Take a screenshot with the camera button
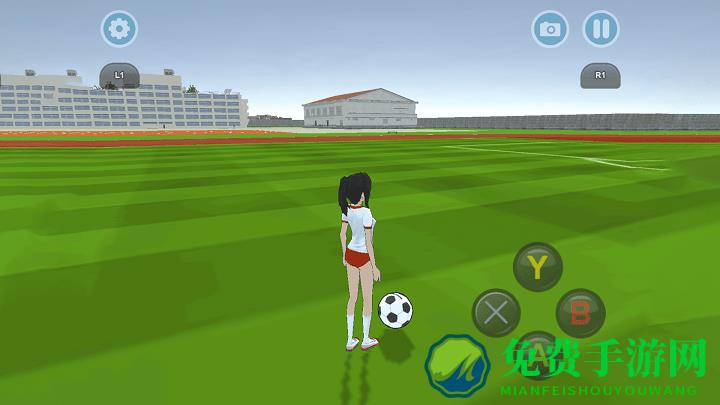The image size is (720, 405). (x=549, y=29)
